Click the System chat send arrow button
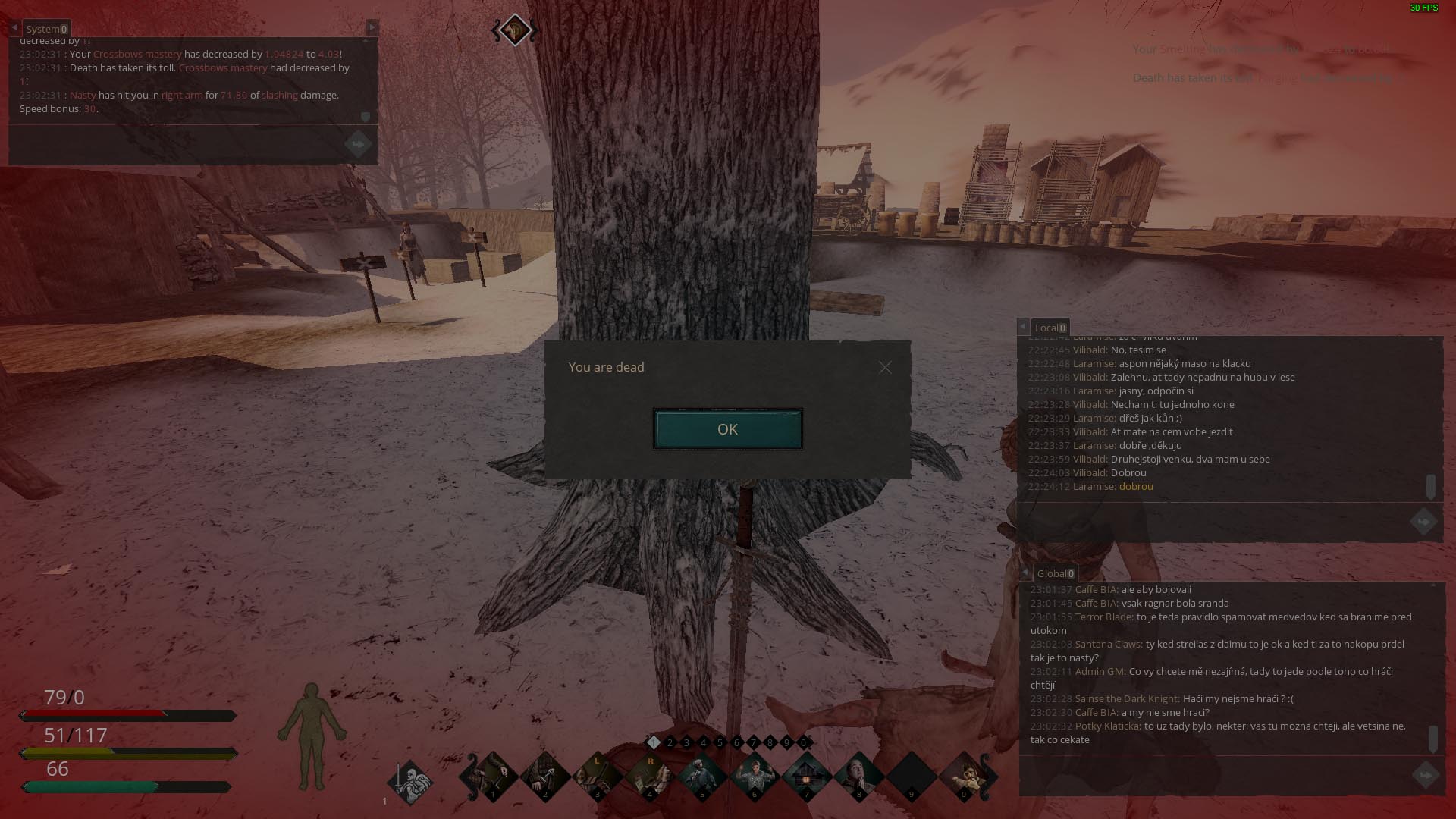This screenshot has width=1456, height=819. (358, 144)
